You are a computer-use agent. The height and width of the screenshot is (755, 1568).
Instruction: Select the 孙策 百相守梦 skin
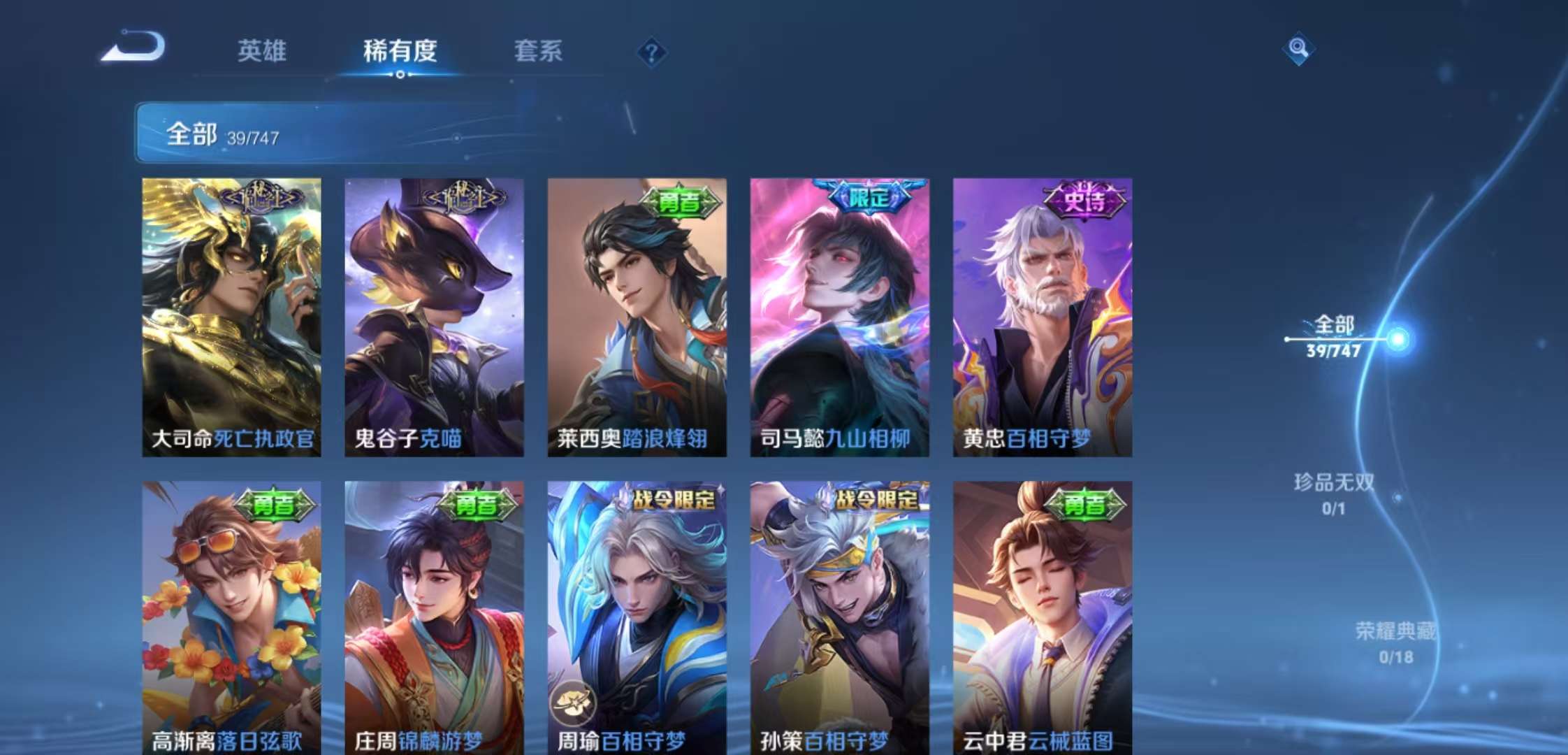[842, 615]
